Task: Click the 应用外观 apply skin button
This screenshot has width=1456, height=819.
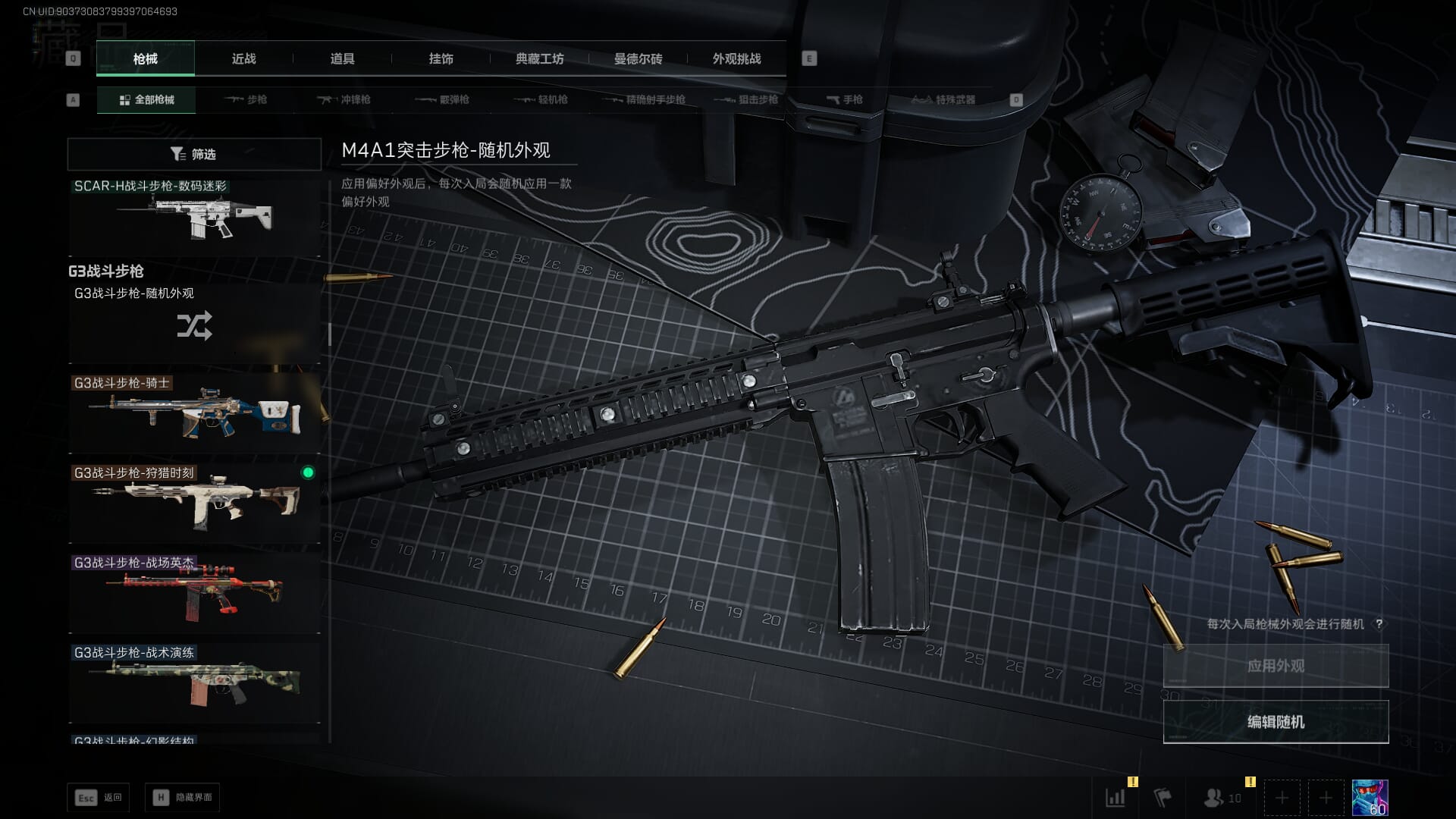Action: (x=1276, y=666)
